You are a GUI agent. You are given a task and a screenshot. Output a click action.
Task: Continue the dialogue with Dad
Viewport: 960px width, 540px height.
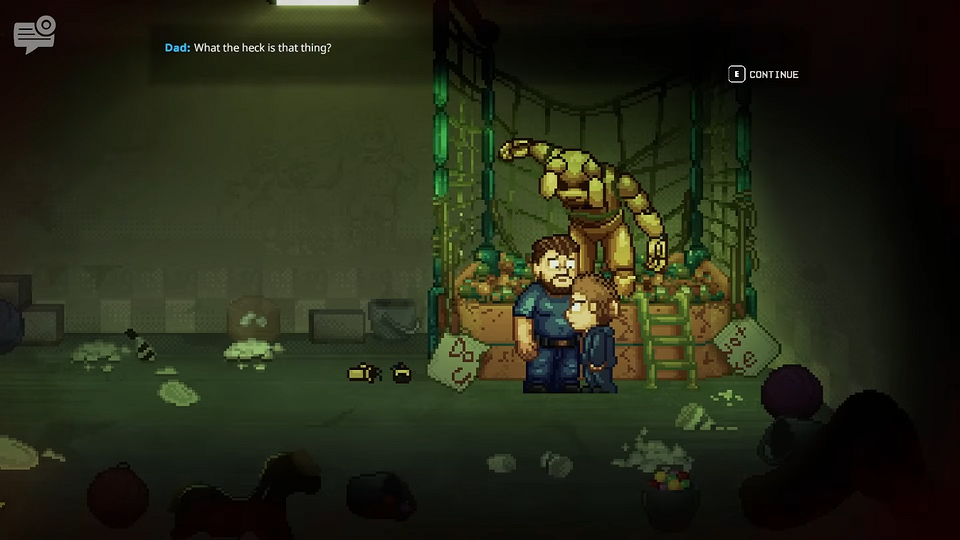(764, 74)
